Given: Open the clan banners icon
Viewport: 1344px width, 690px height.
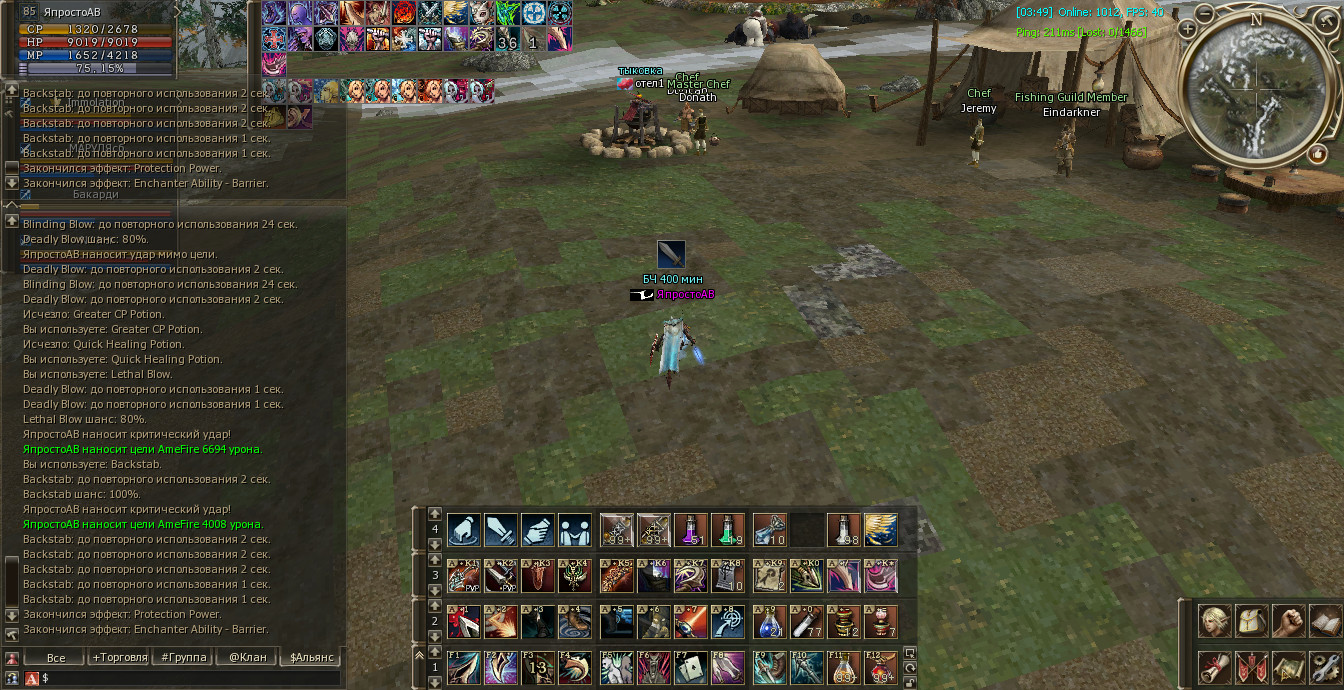Looking at the screenshot, I should [1252, 667].
